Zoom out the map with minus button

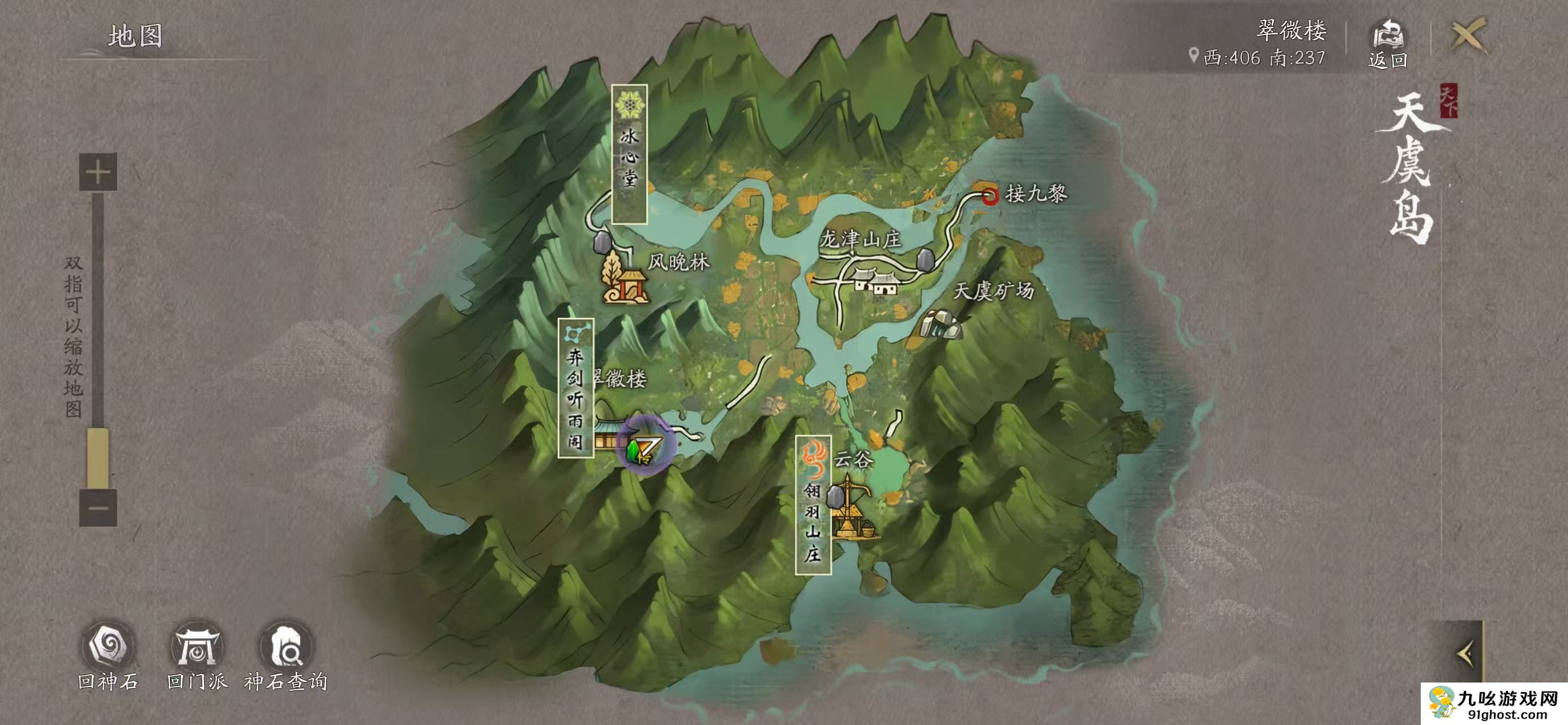(x=98, y=507)
